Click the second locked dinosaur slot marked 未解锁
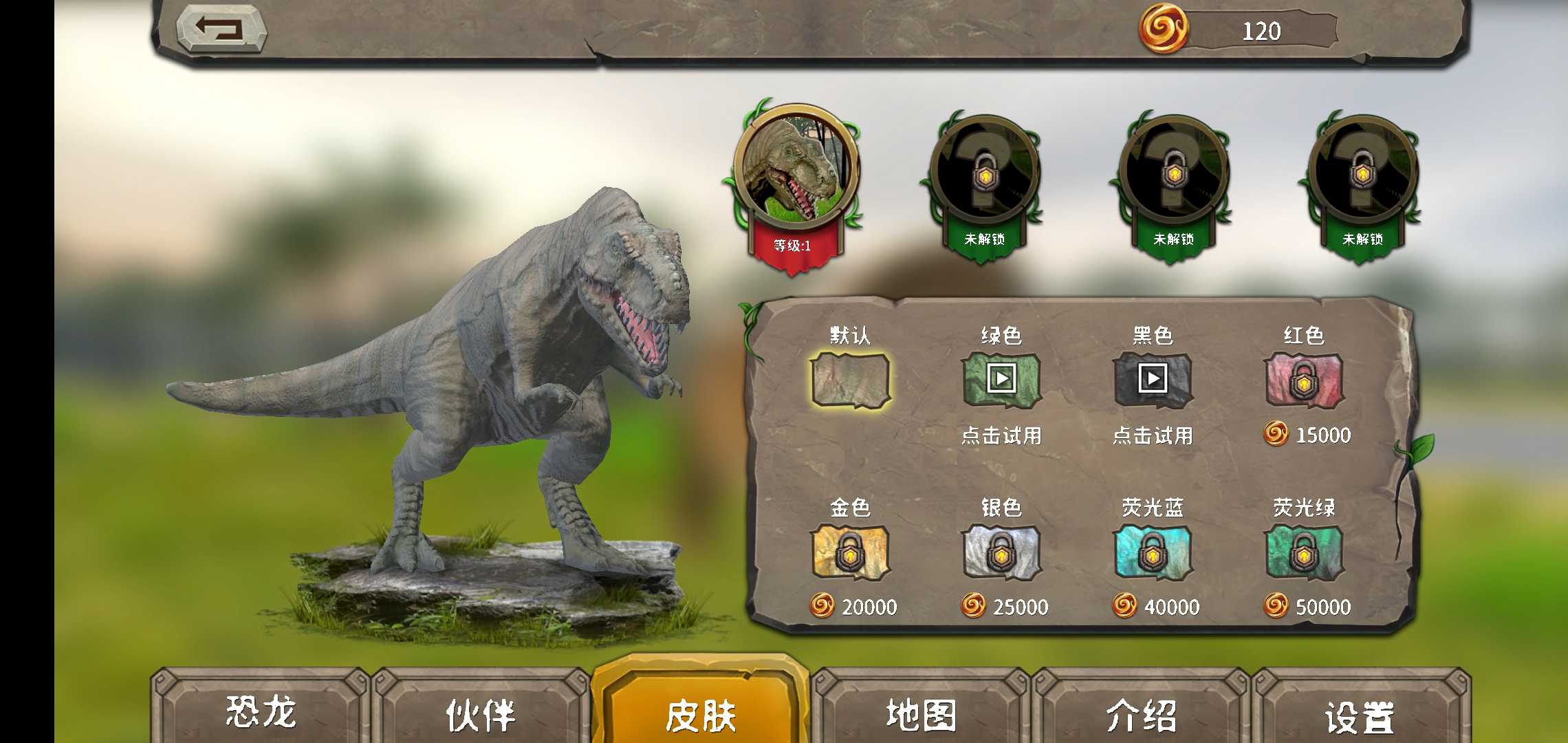The image size is (1568, 743). pyautogui.click(x=985, y=172)
